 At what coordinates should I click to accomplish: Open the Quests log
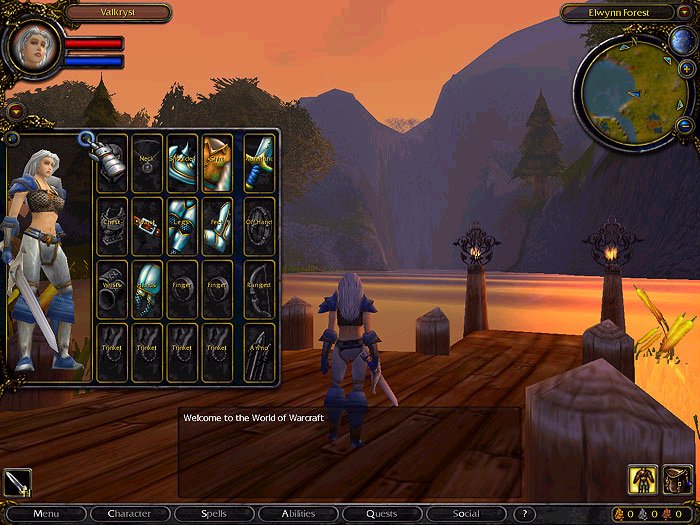381,514
